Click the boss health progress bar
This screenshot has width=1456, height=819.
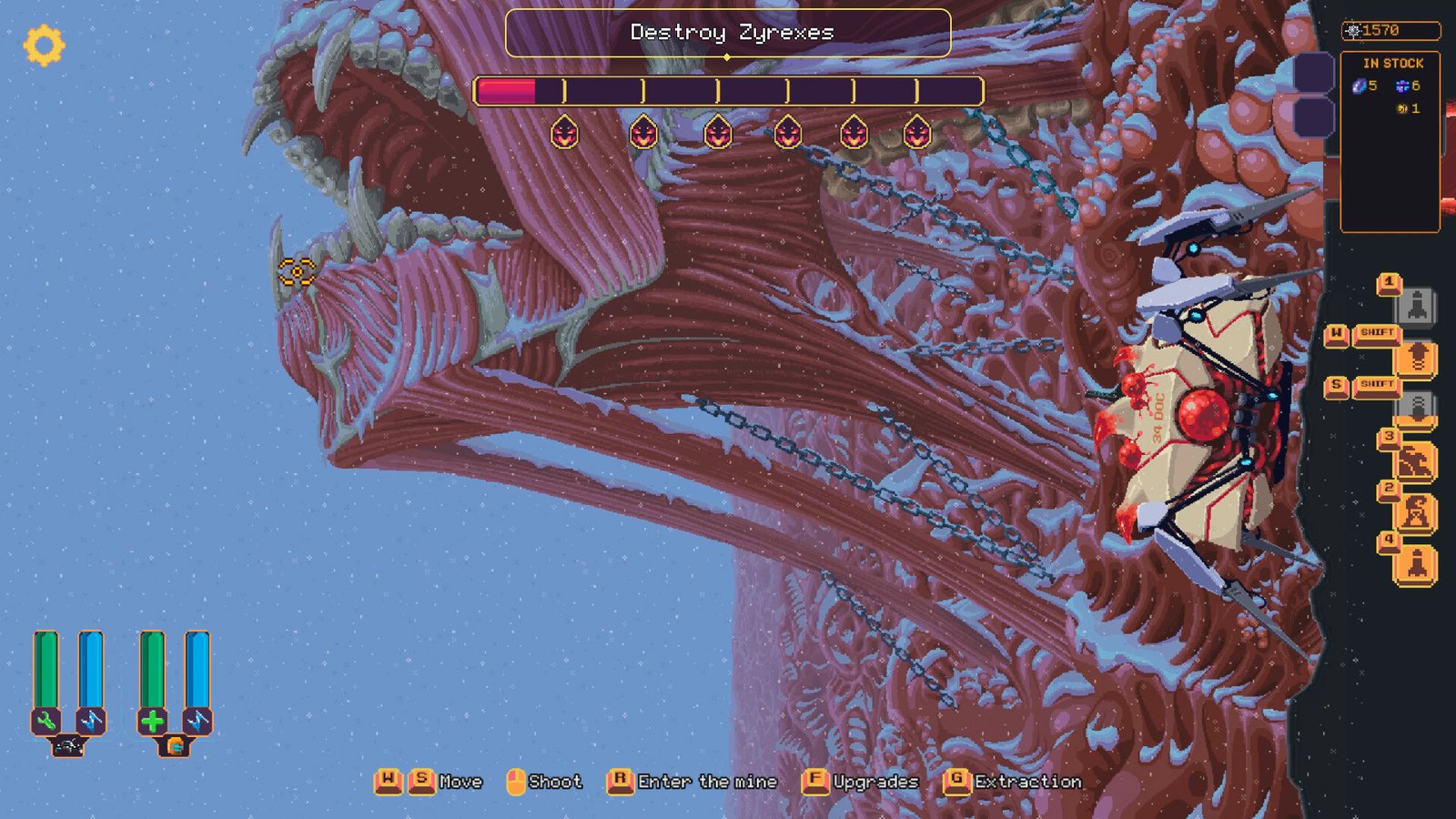tap(728, 90)
